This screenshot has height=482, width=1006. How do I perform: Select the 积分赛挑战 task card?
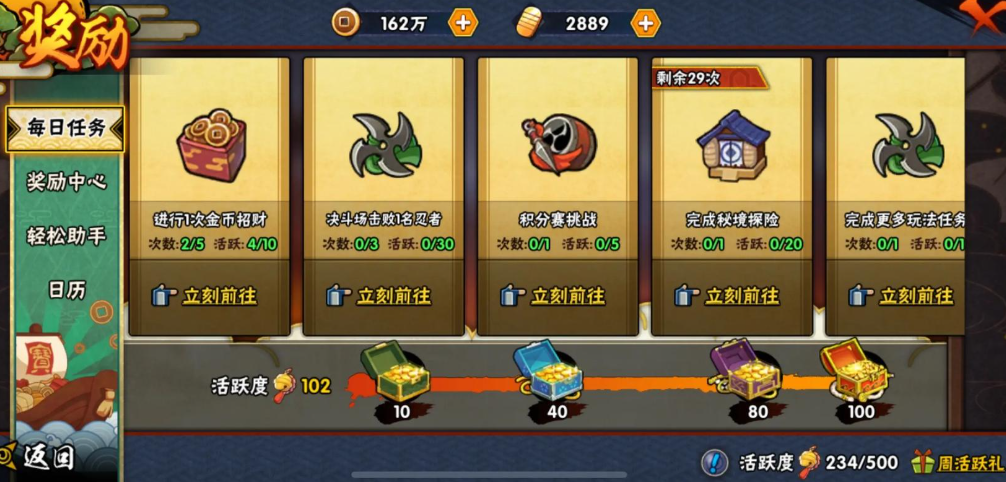pyautogui.click(x=557, y=160)
